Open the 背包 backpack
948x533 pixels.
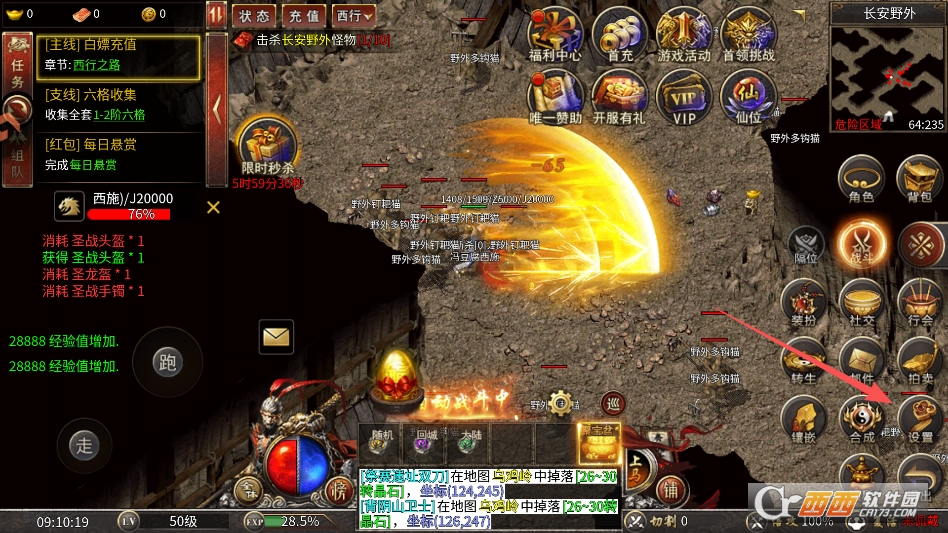[920, 180]
